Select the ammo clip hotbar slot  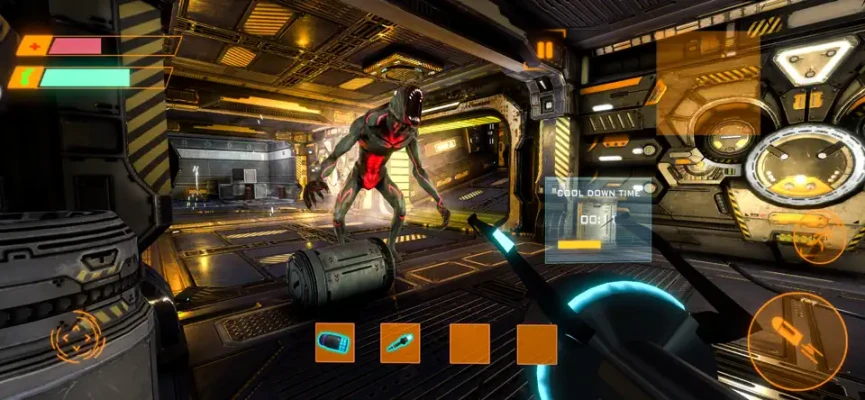tap(335, 343)
